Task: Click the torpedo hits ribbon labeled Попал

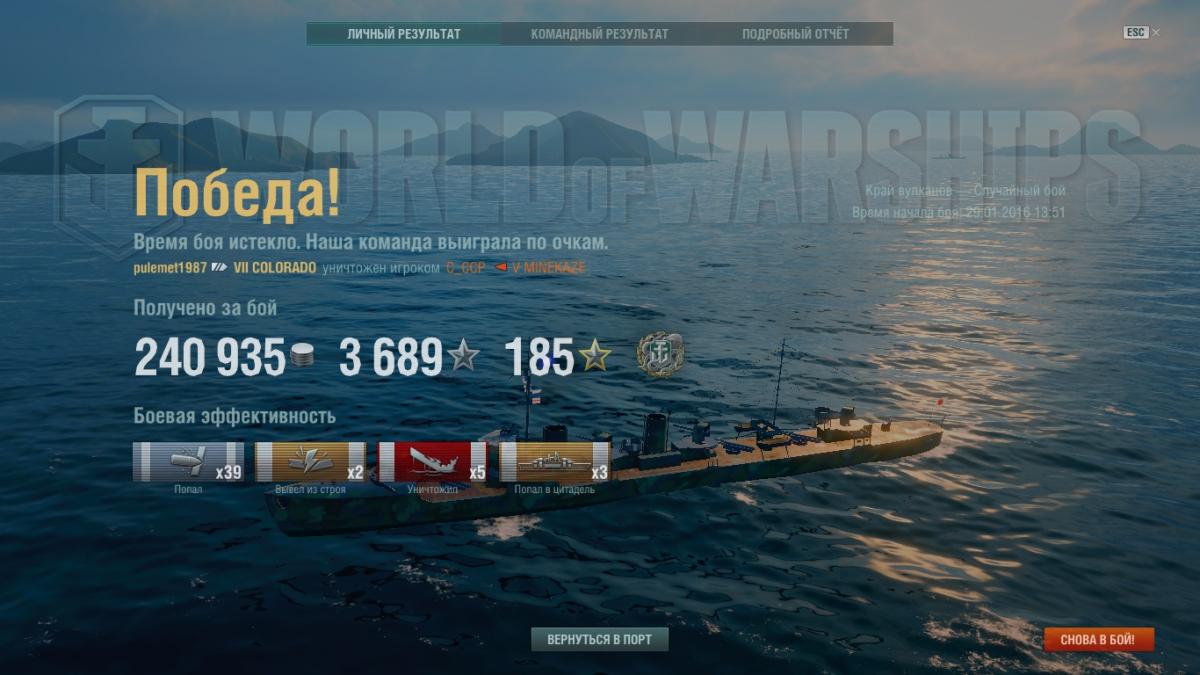Action: click(x=188, y=462)
